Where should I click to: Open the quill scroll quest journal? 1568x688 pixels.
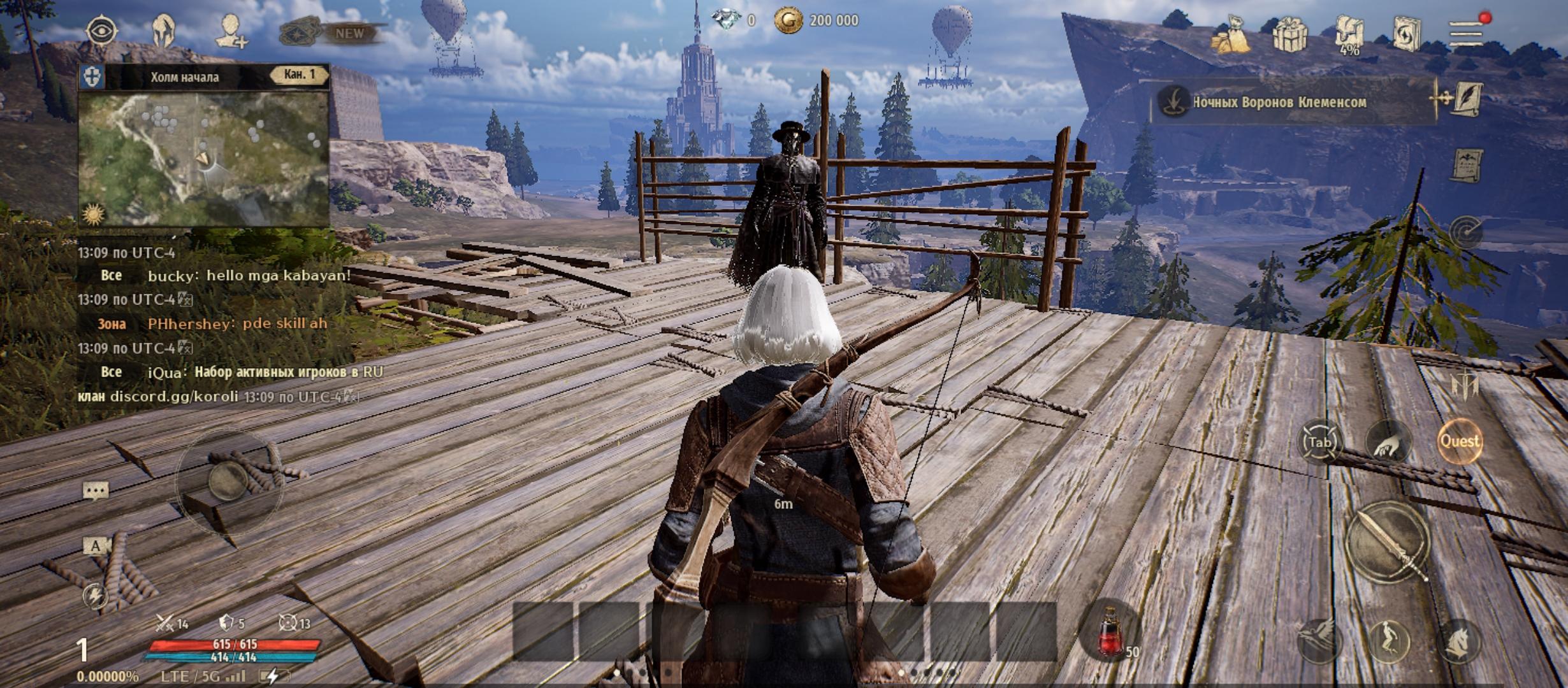pyautogui.click(x=1466, y=99)
